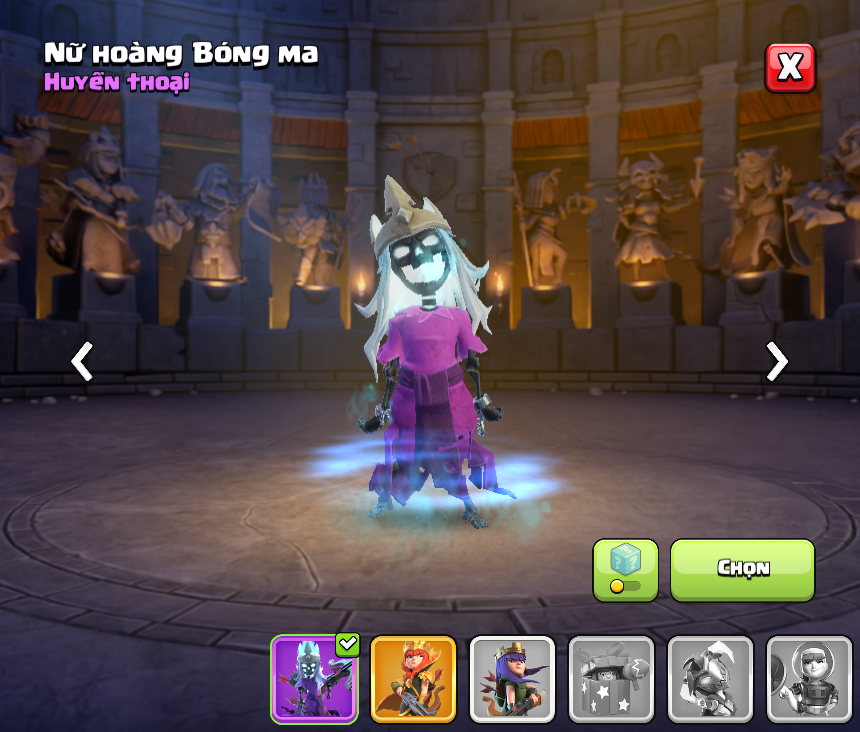
Task: Show the previous skin with the left arrow
Action: coord(82,361)
